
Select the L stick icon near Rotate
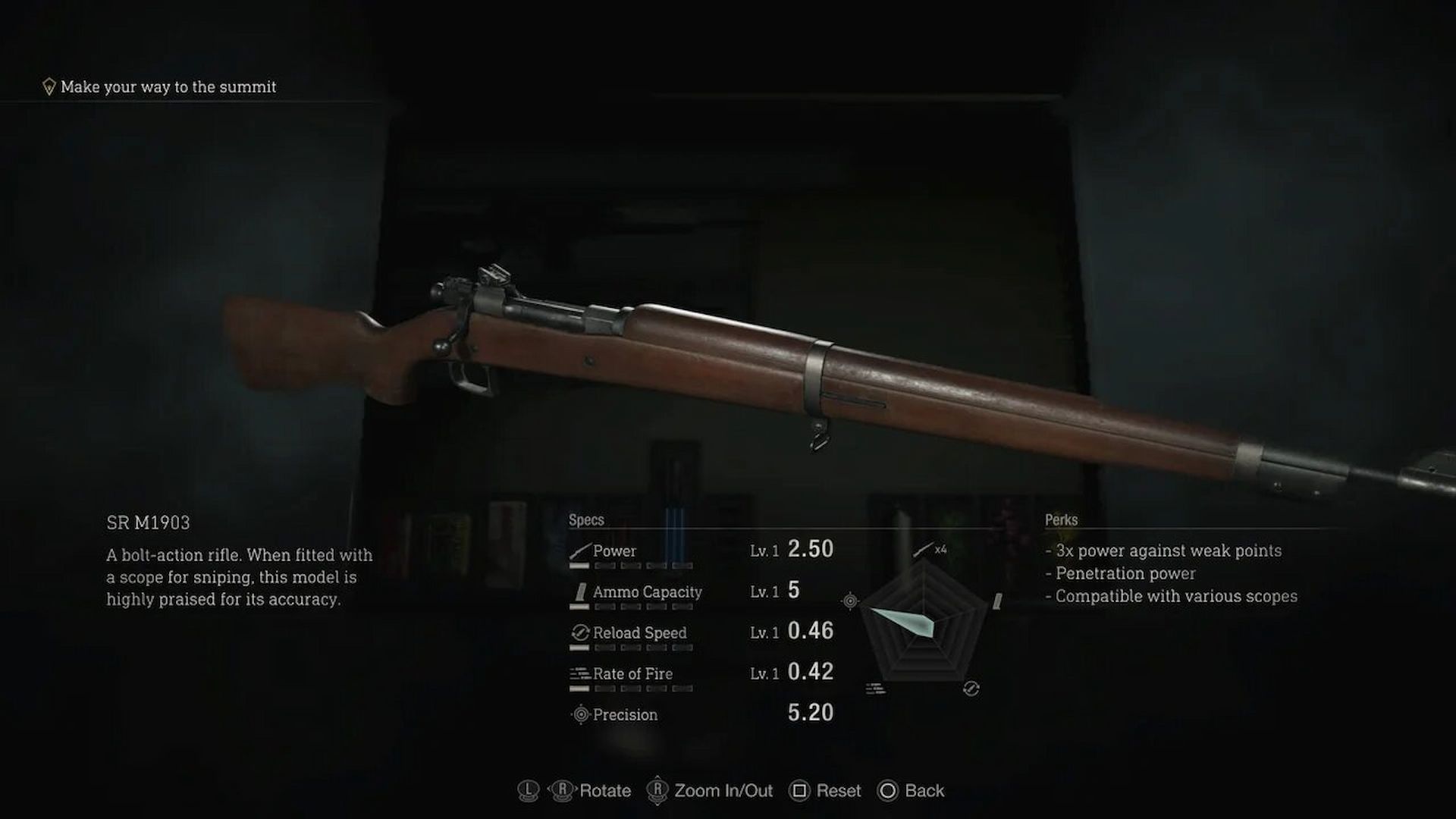pos(527,791)
